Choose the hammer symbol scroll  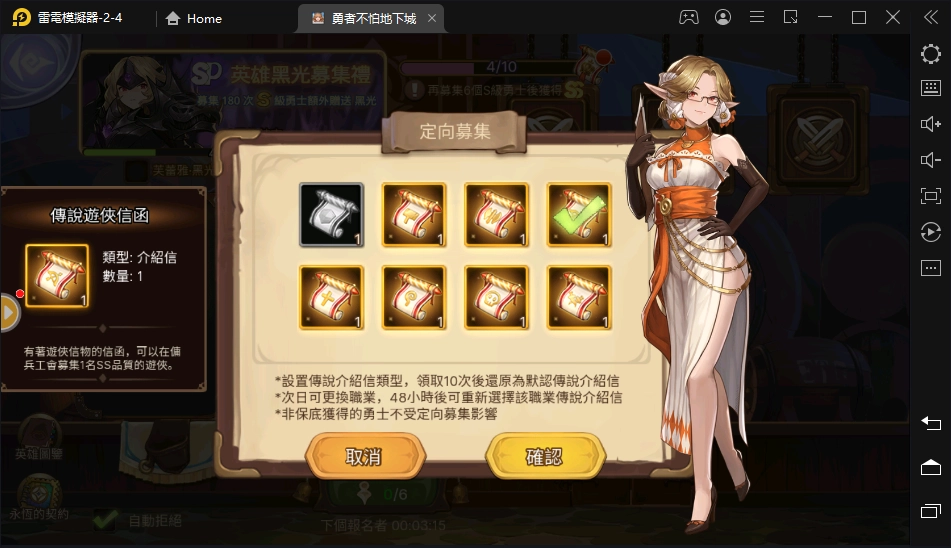(x=414, y=214)
